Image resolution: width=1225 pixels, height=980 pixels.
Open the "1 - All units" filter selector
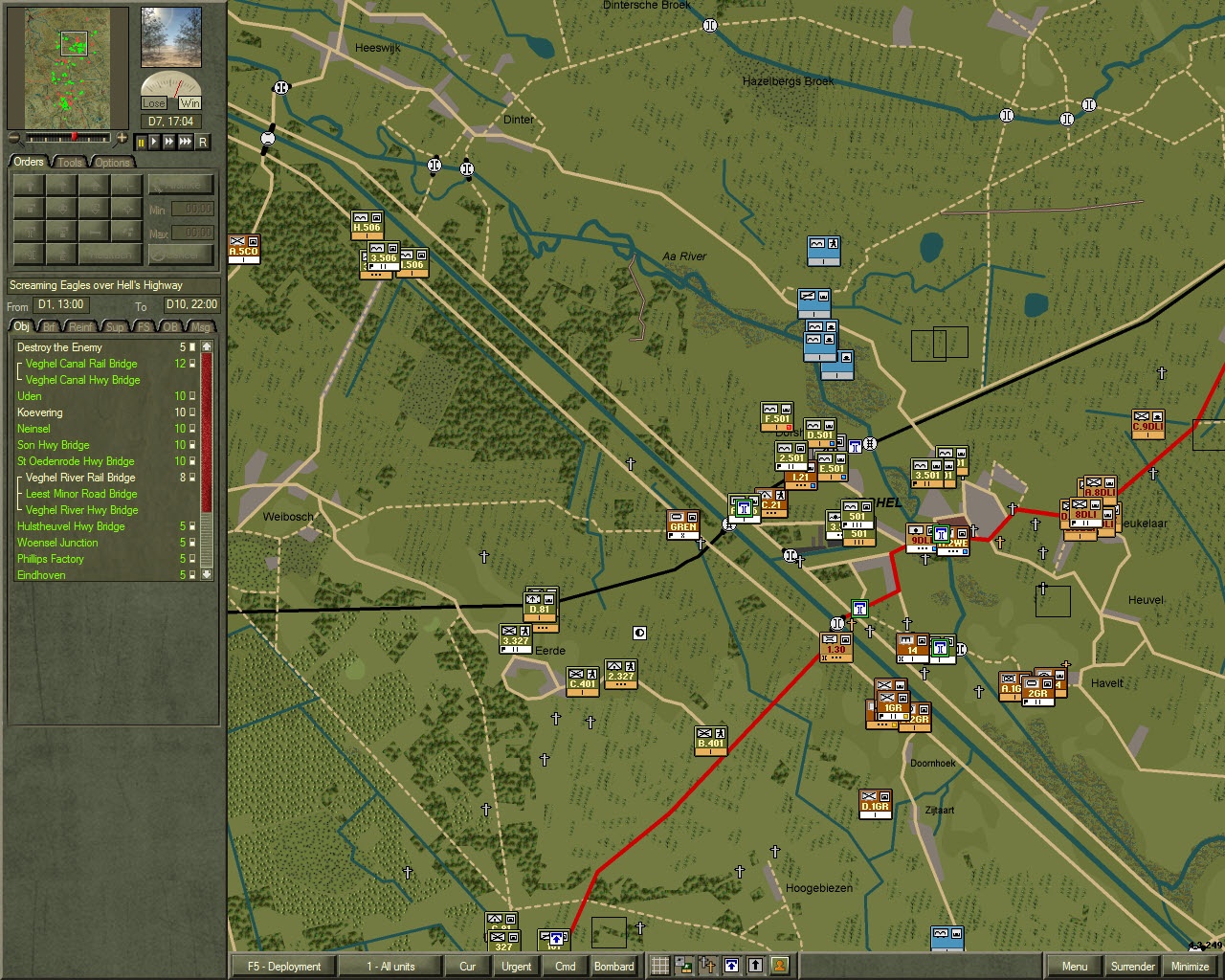(390, 967)
